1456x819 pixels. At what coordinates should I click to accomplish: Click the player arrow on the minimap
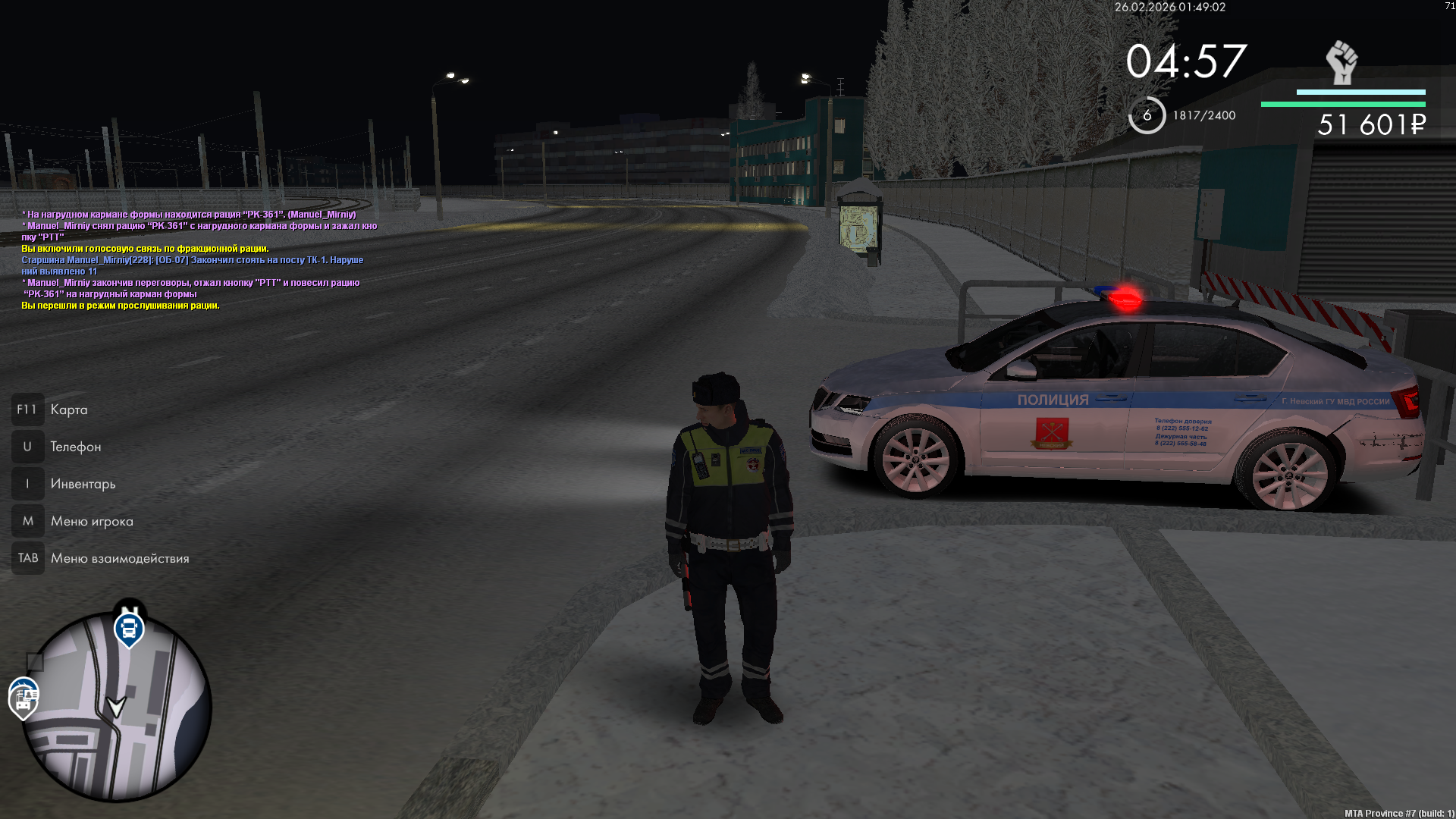pos(116,707)
